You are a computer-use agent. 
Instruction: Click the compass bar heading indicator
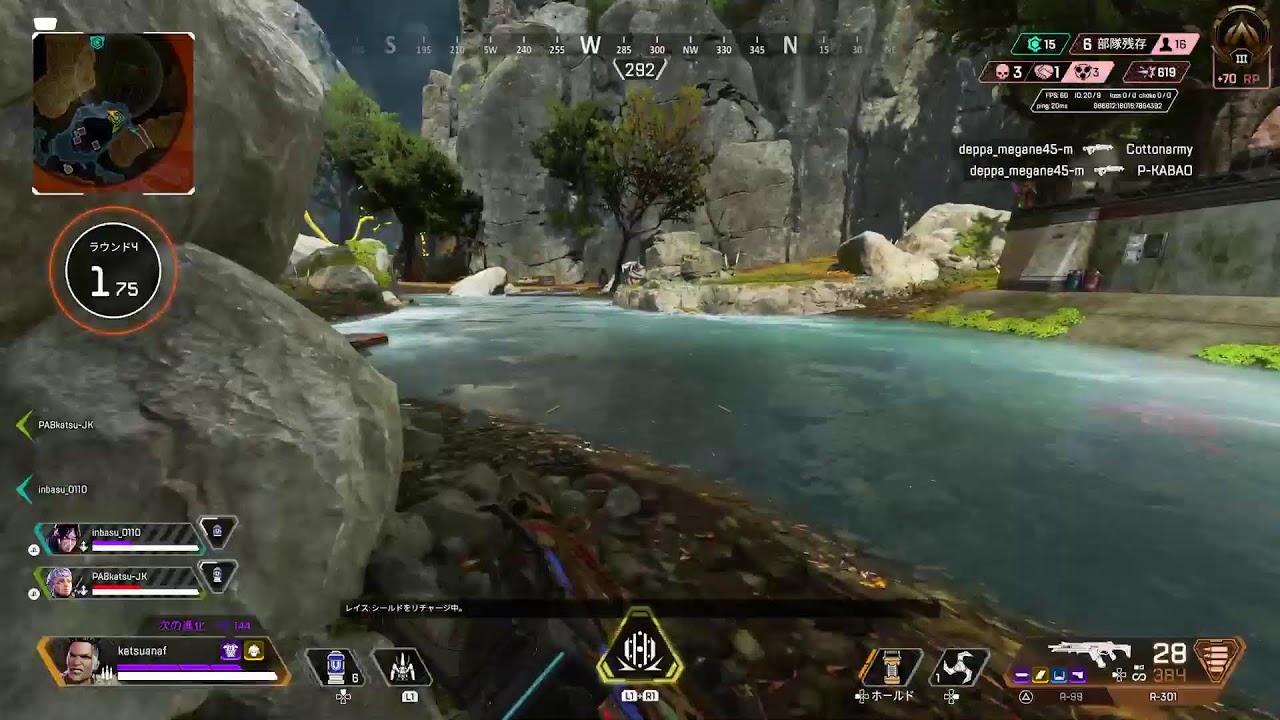point(639,70)
